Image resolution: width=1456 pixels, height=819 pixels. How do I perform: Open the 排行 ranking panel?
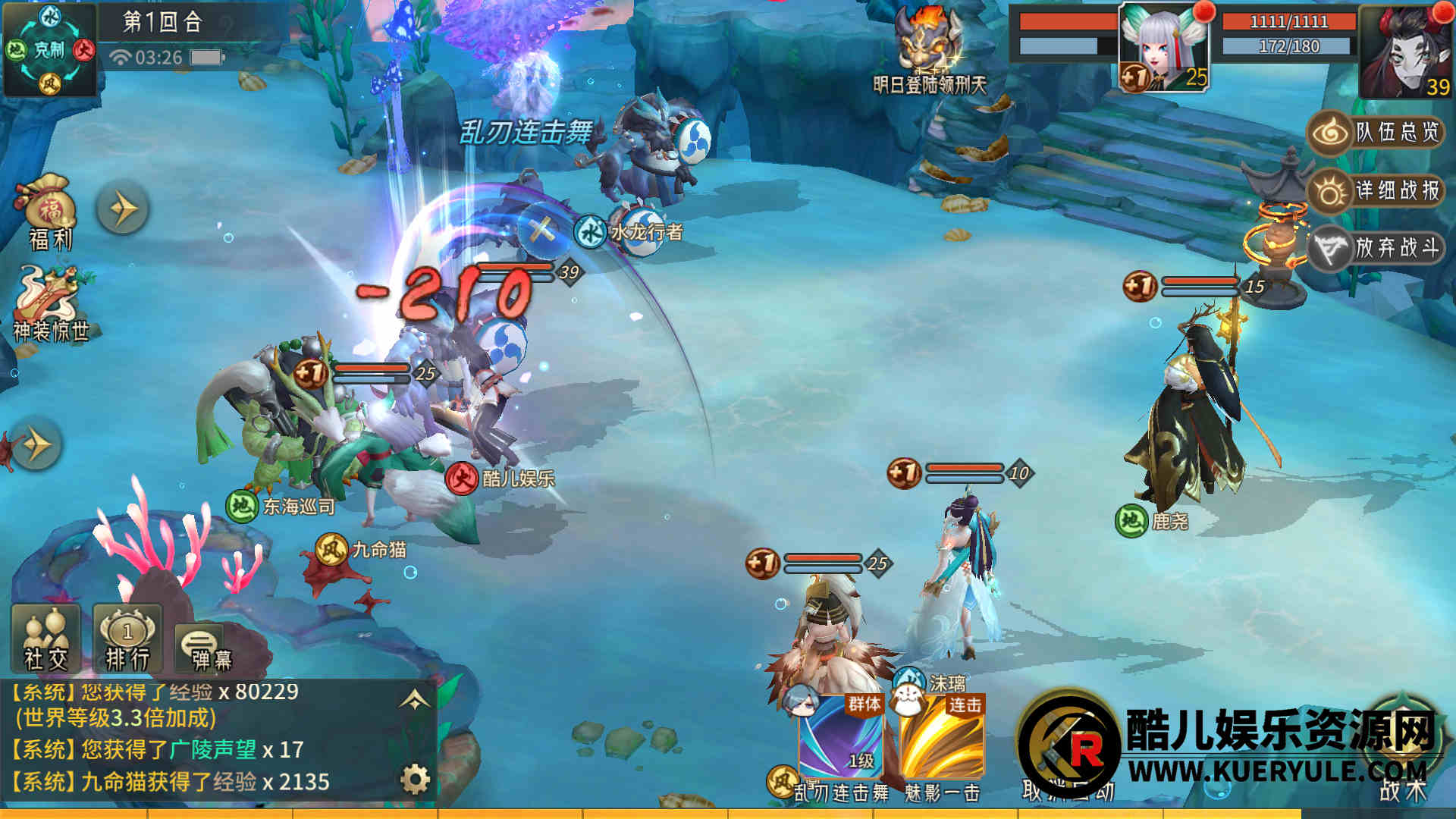(x=127, y=639)
